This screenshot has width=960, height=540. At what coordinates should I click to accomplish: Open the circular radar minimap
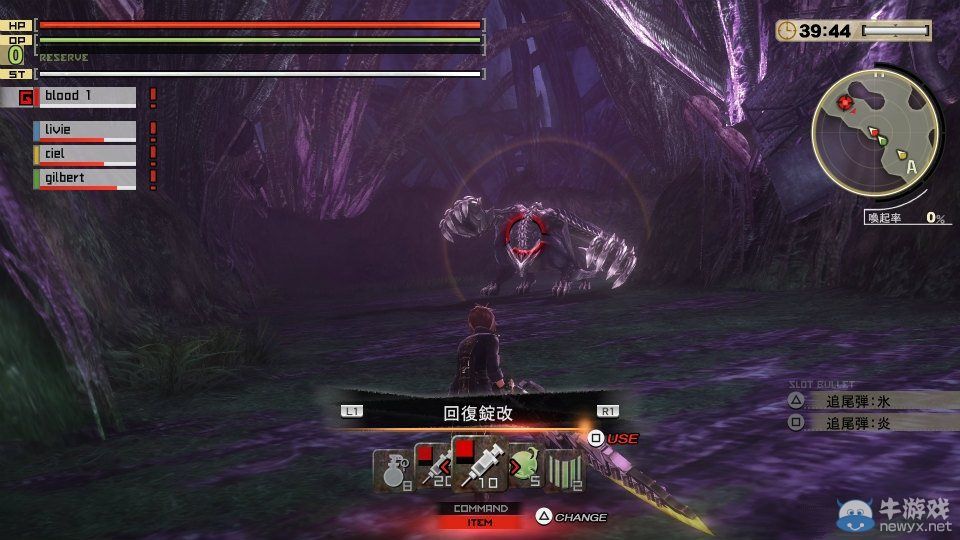tap(876, 138)
